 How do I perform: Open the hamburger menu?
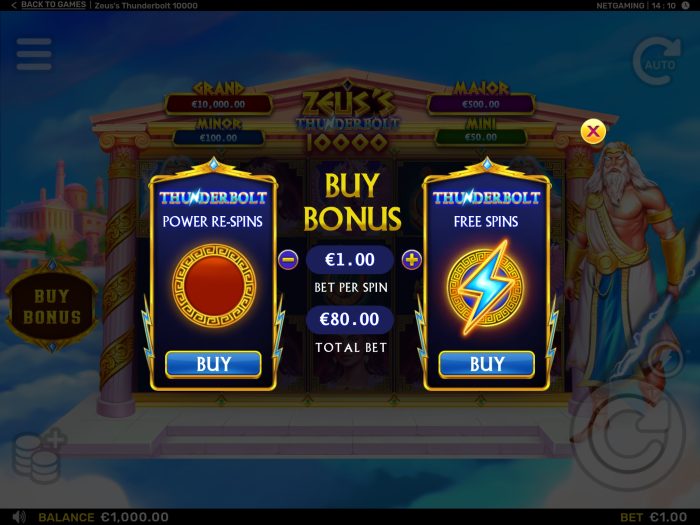pyautogui.click(x=34, y=54)
